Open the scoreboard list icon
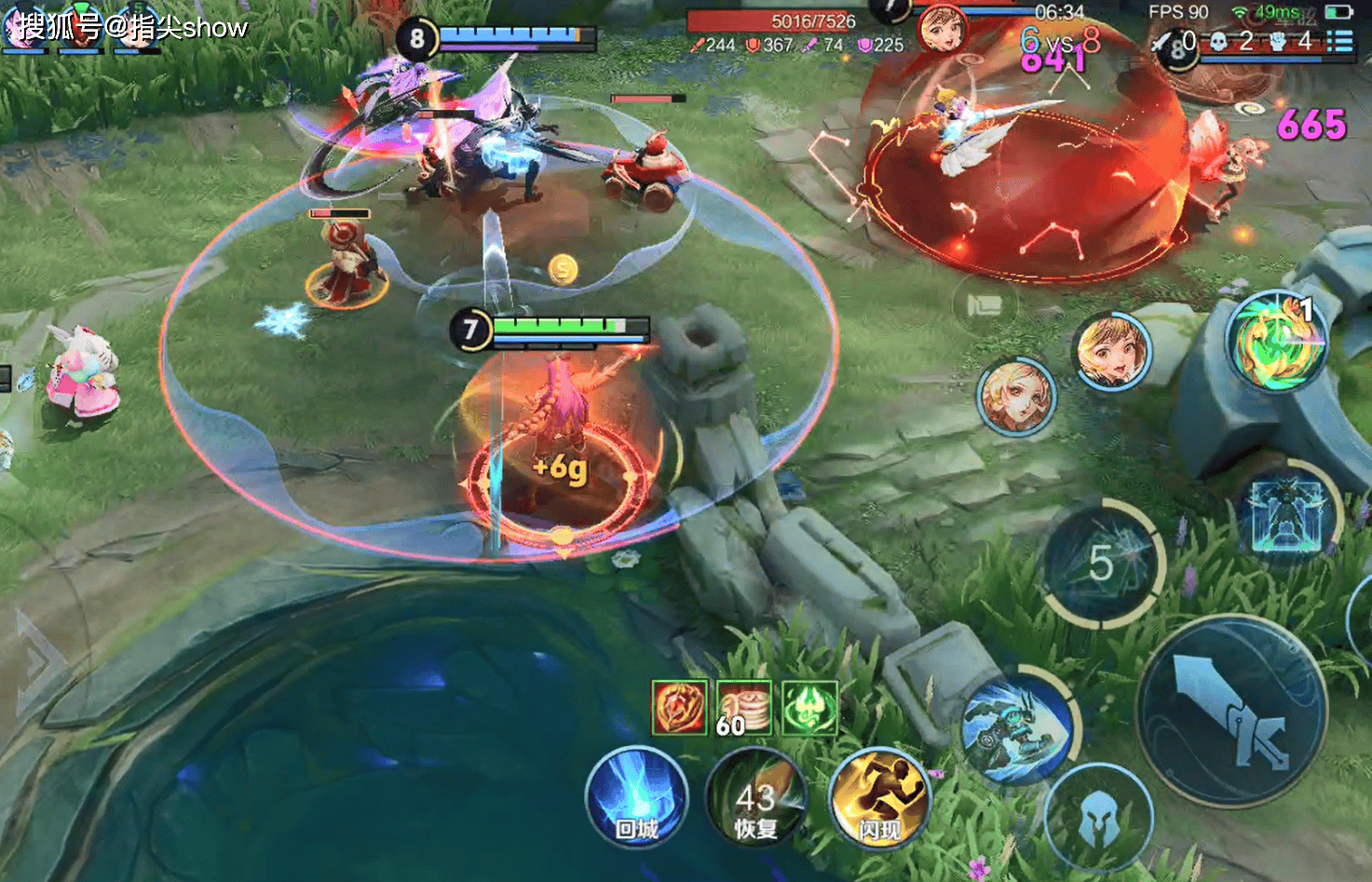 click(1339, 42)
